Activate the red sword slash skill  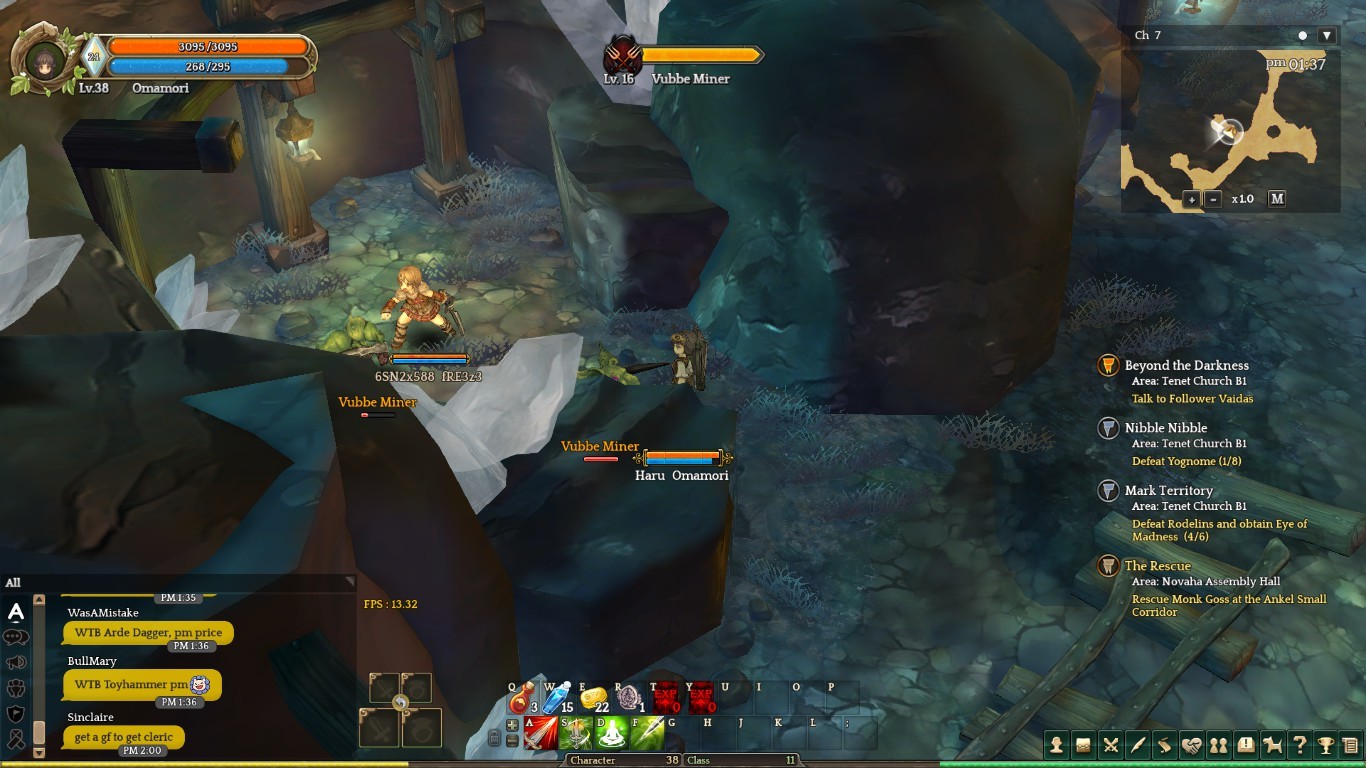click(x=541, y=734)
